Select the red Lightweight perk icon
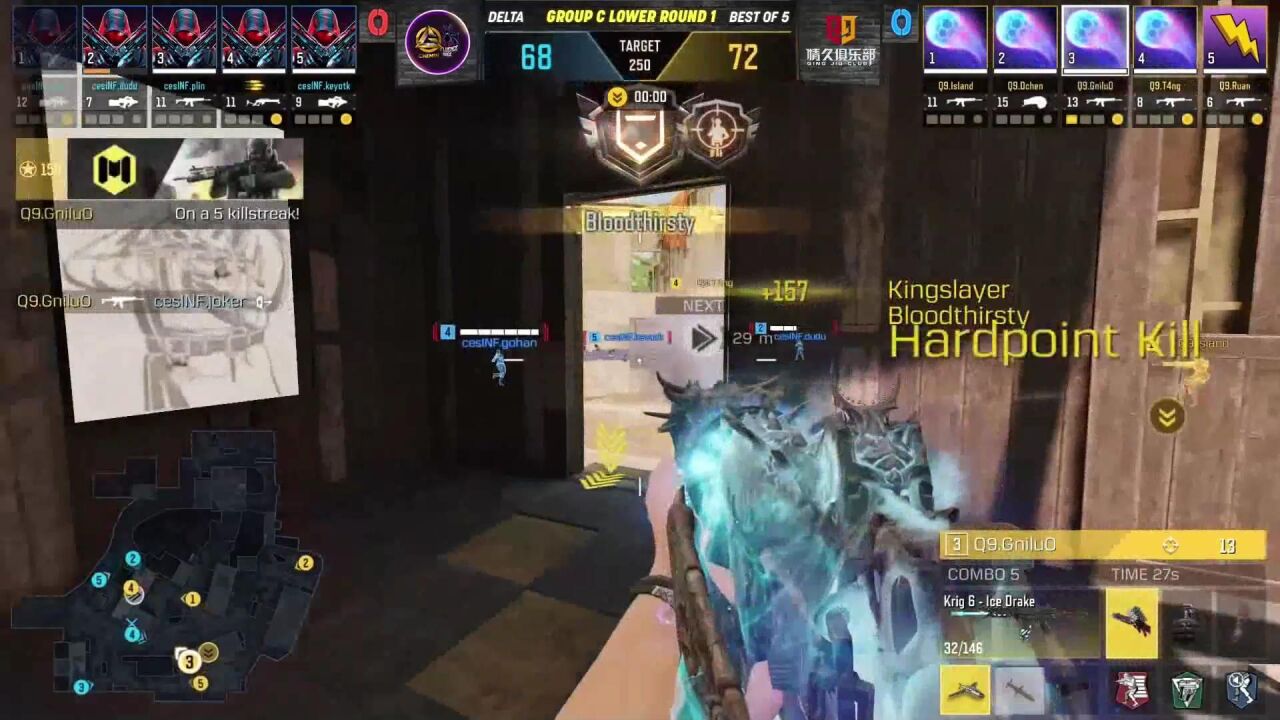This screenshot has height=720, width=1280. (1134, 689)
